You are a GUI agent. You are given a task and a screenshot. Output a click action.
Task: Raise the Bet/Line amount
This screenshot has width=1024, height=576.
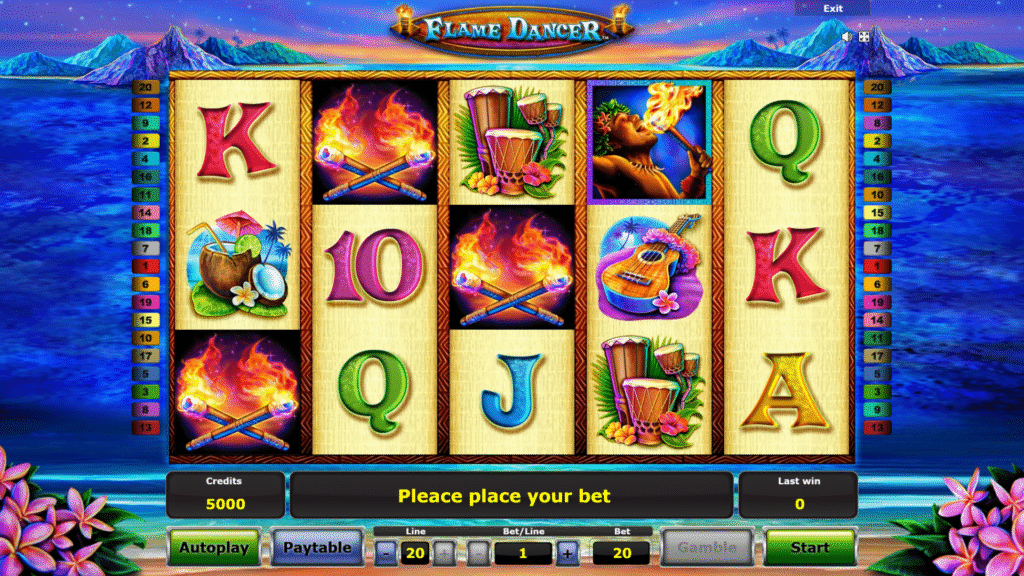click(567, 553)
